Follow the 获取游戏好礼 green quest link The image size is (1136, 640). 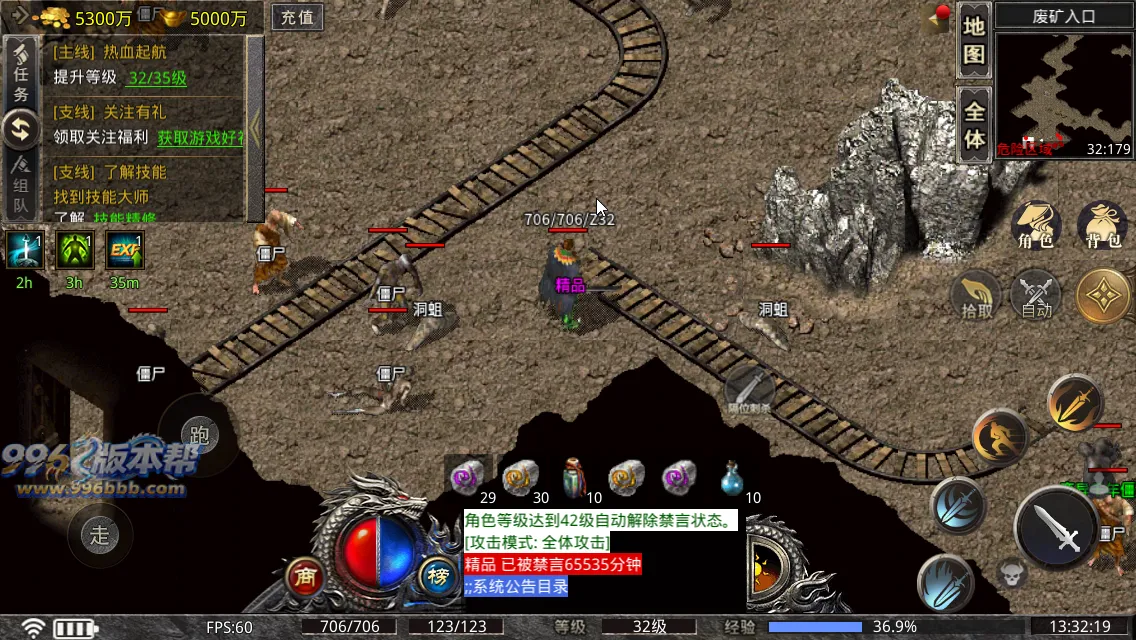[x=200, y=137]
